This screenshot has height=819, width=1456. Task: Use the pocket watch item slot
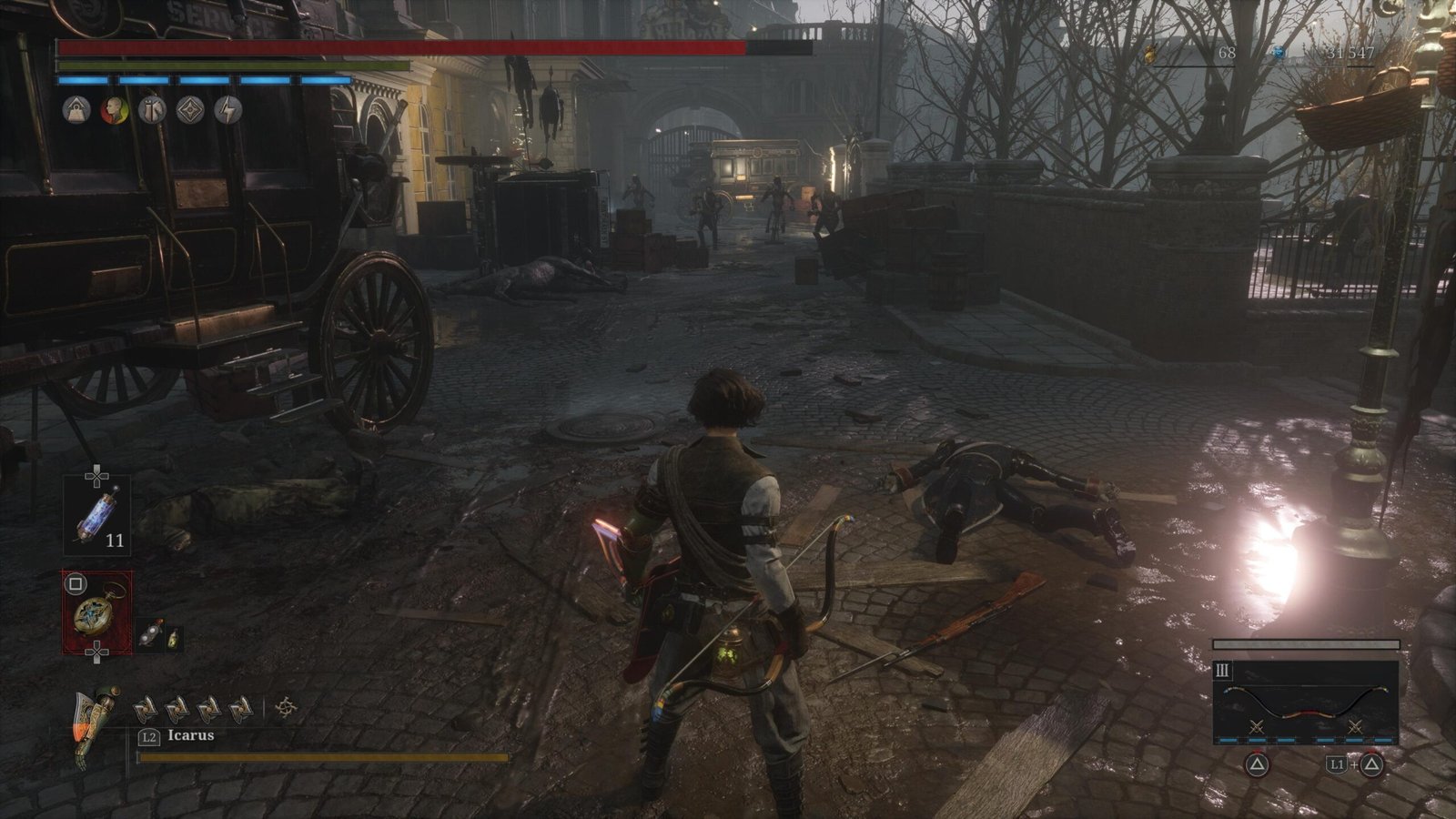tap(96, 611)
